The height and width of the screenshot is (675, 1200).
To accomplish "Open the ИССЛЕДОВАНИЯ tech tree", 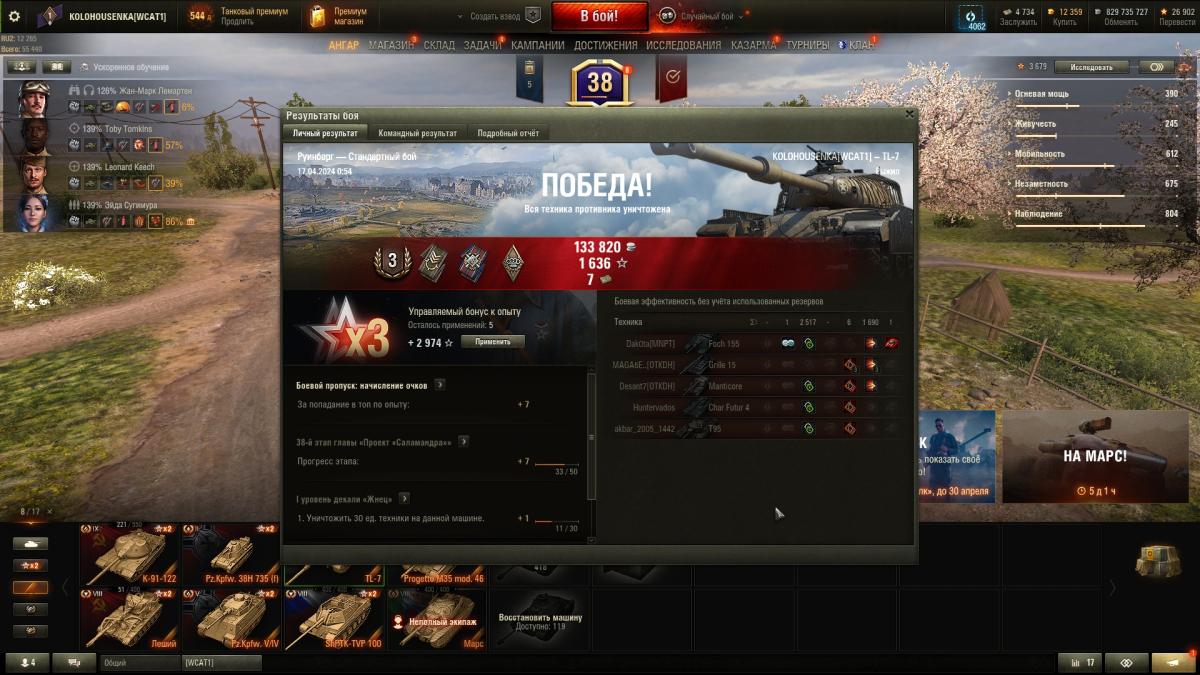I will [683, 45].
